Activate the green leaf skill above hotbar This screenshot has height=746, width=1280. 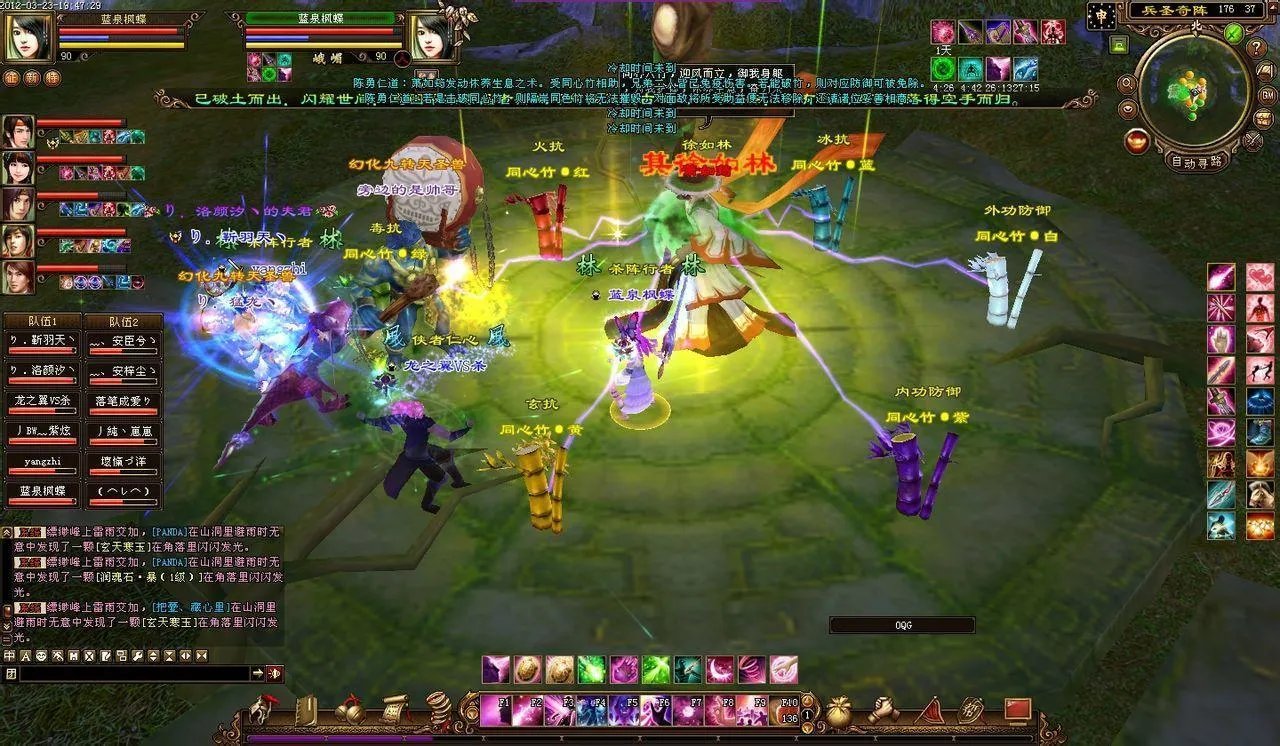592,669
